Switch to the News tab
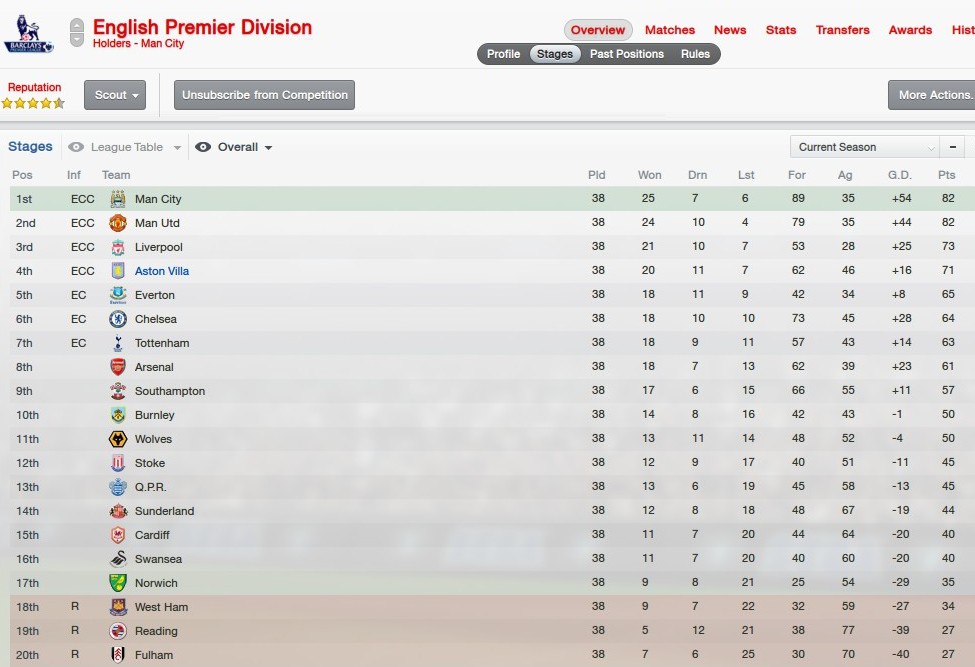The image size is (975, 667). [x=730, y=30]
